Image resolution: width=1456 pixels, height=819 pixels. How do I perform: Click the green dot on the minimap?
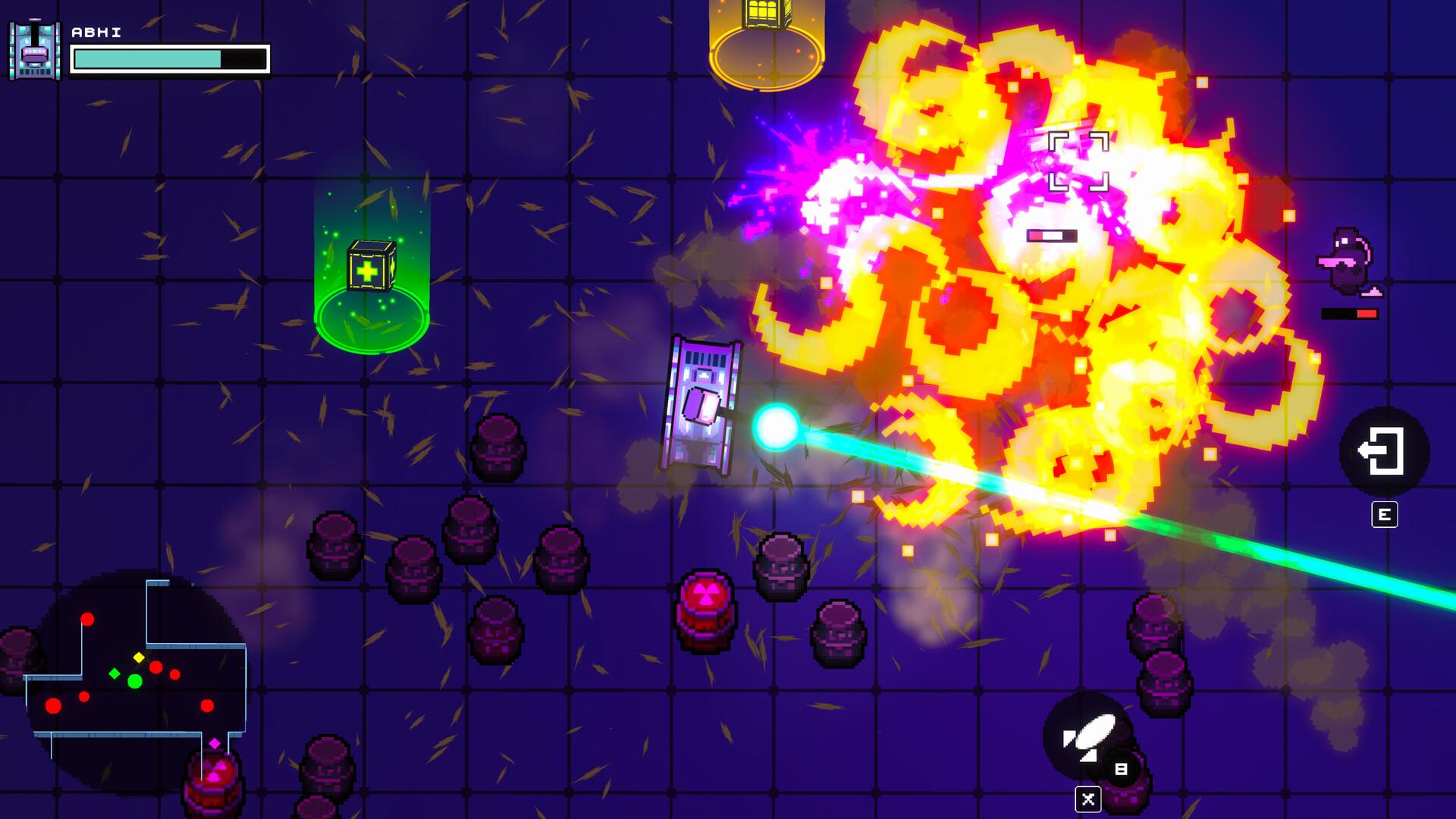135,680
